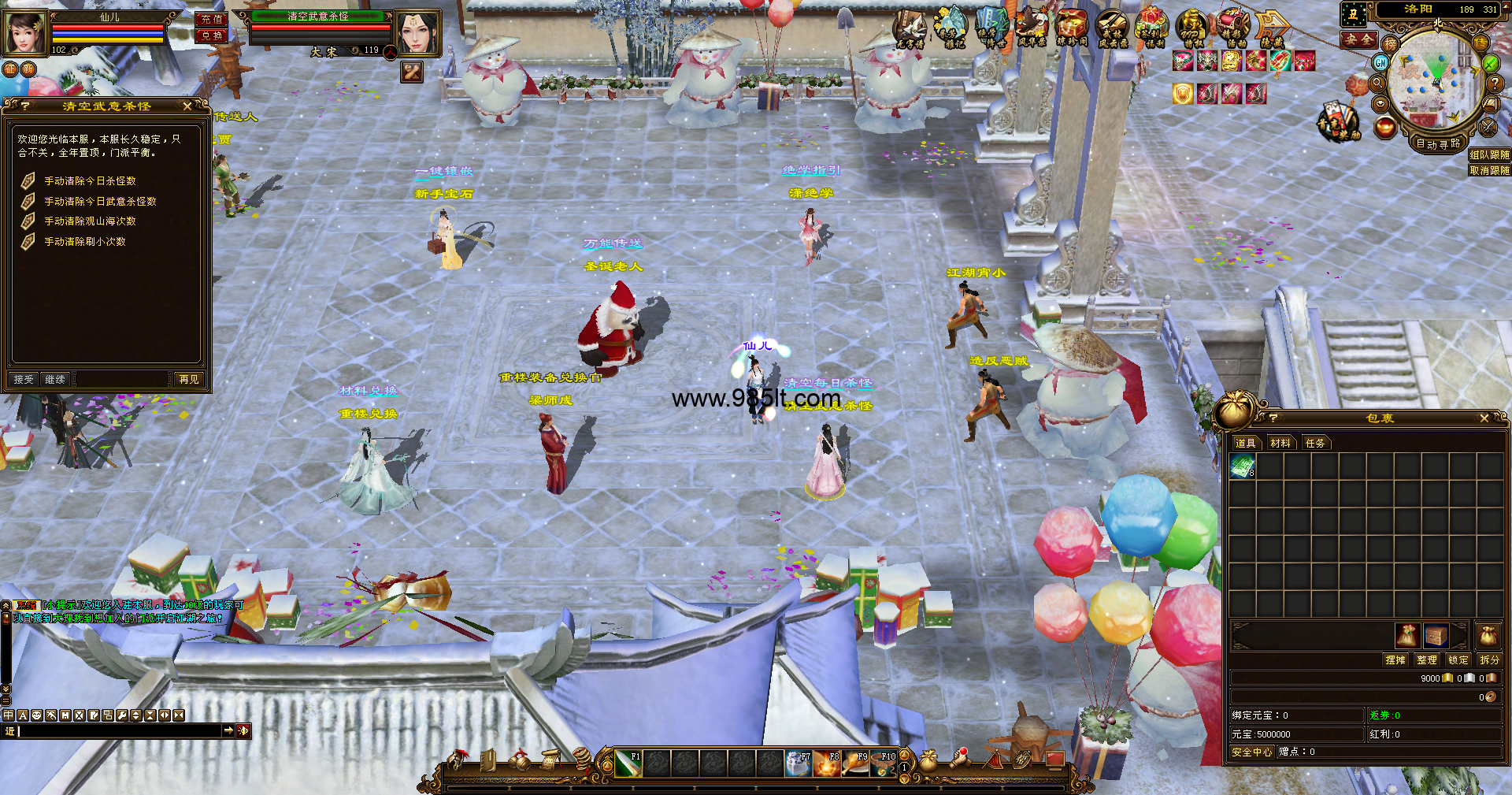The height and width of the screenshot is (795, 1512).
Task: Click the 兑换 exchange button
Action: click(x=211, y=36)
